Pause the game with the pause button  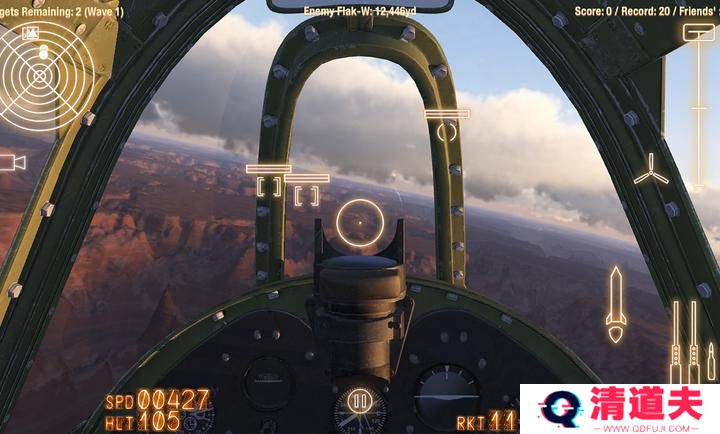360,404
